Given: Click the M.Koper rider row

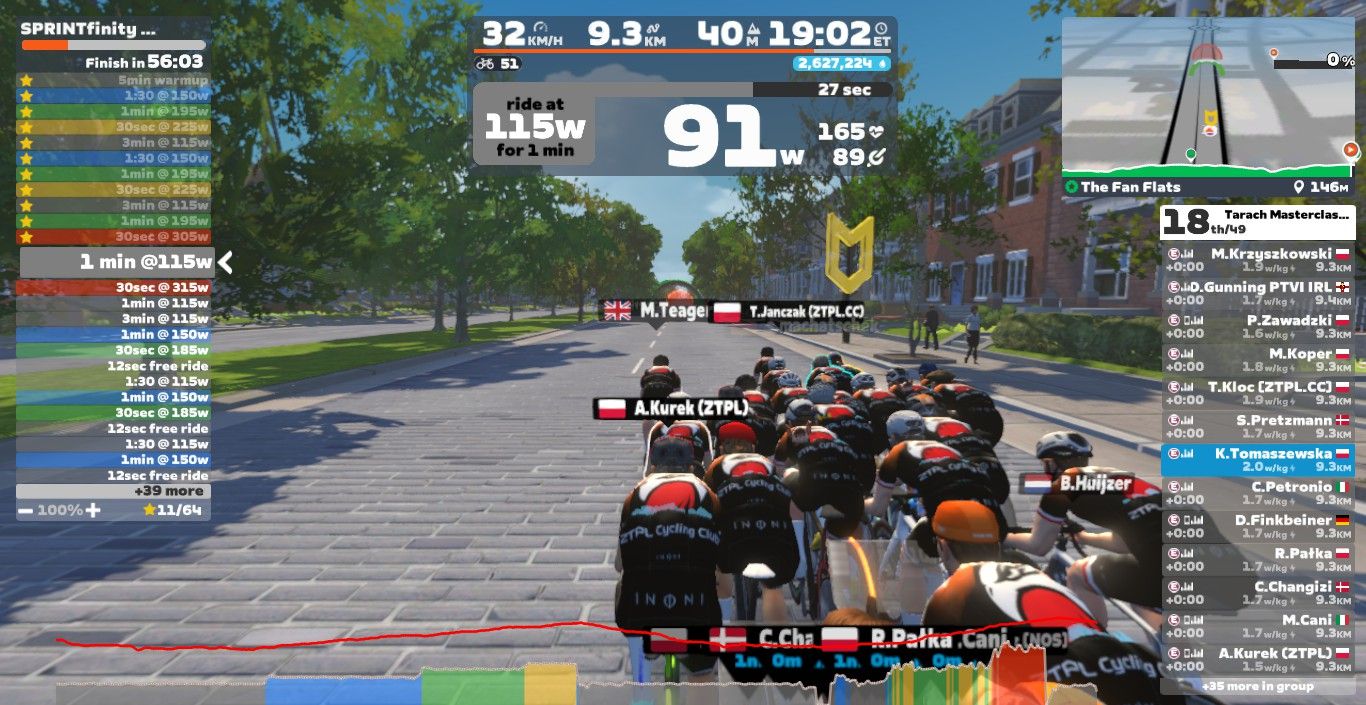Looking at the screenshot, I should pyautogui.click(x=1258, y=360).
